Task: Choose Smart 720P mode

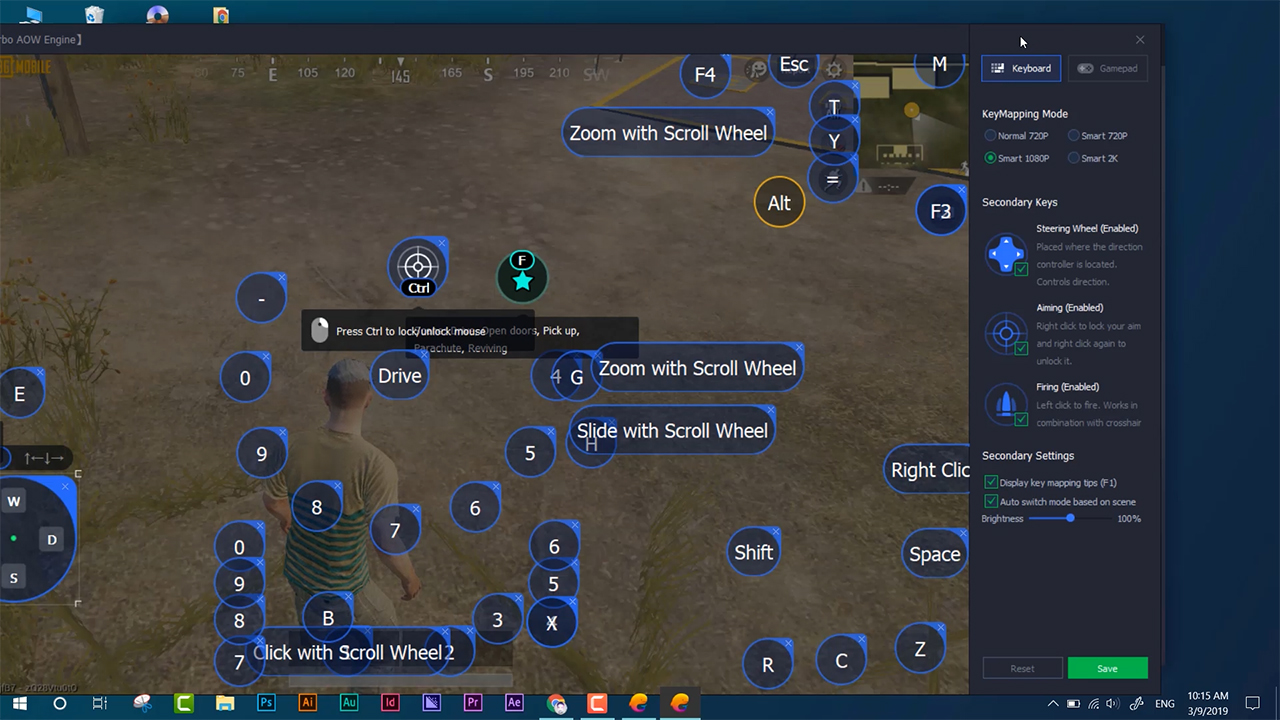Action: tap(1074, 136)
